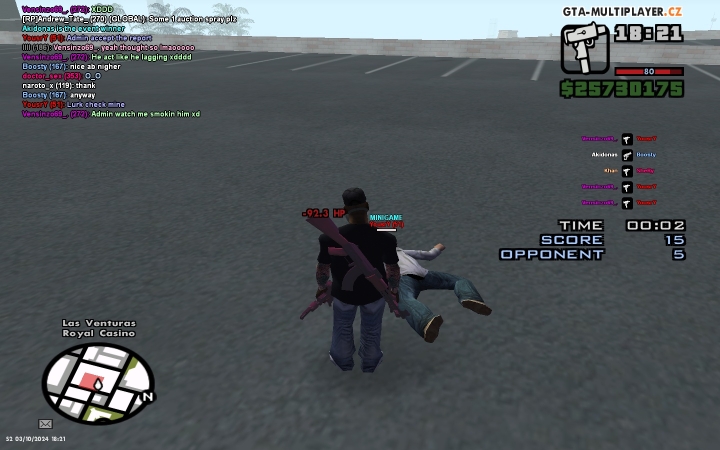This screenshot has height=450, width=720.
Task: Select the Akidonas and Boosty kill feed row
Action: (624, 155)
